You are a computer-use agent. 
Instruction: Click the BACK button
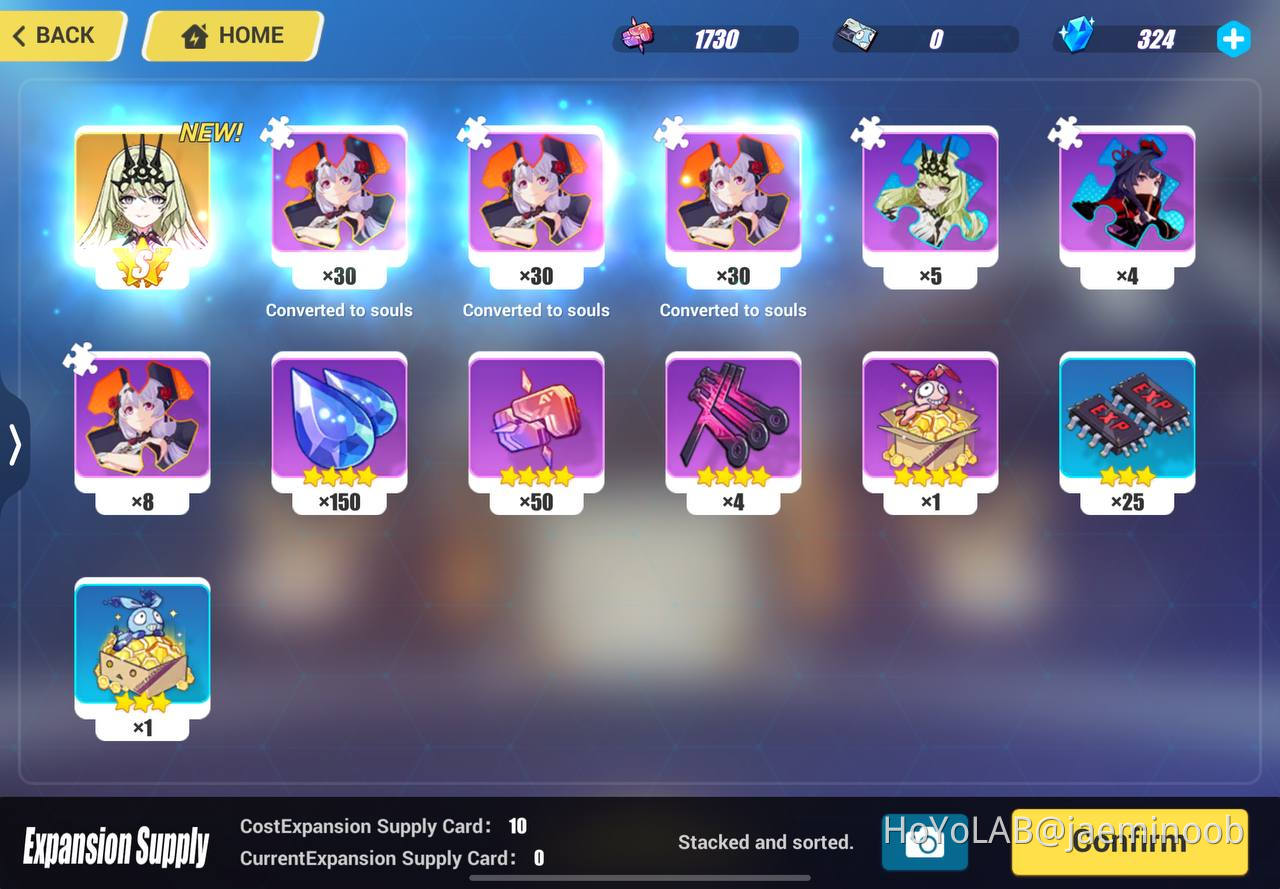(55, 35)
